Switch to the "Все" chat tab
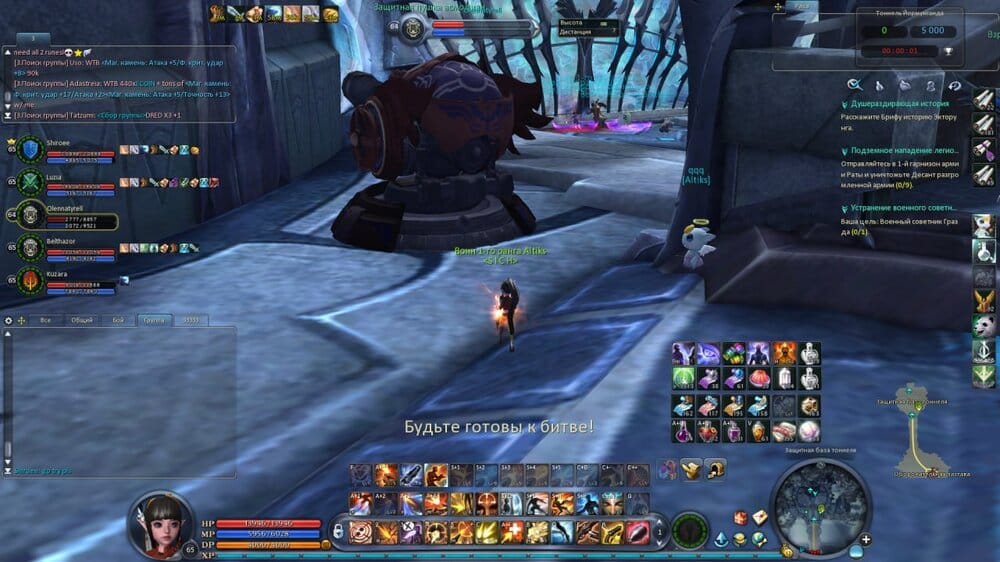The width and height of the screenshot is (1000, 562). pos(45,320)
